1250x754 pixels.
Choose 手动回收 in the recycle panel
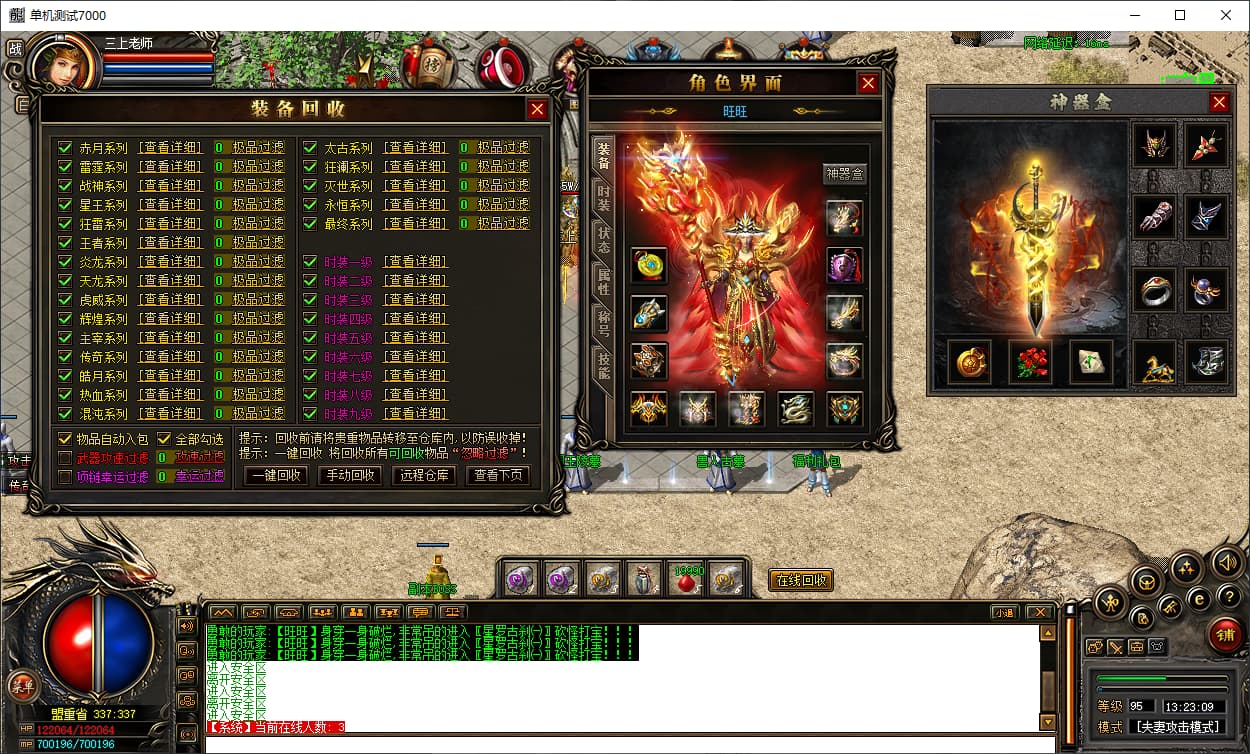point(349,476)
